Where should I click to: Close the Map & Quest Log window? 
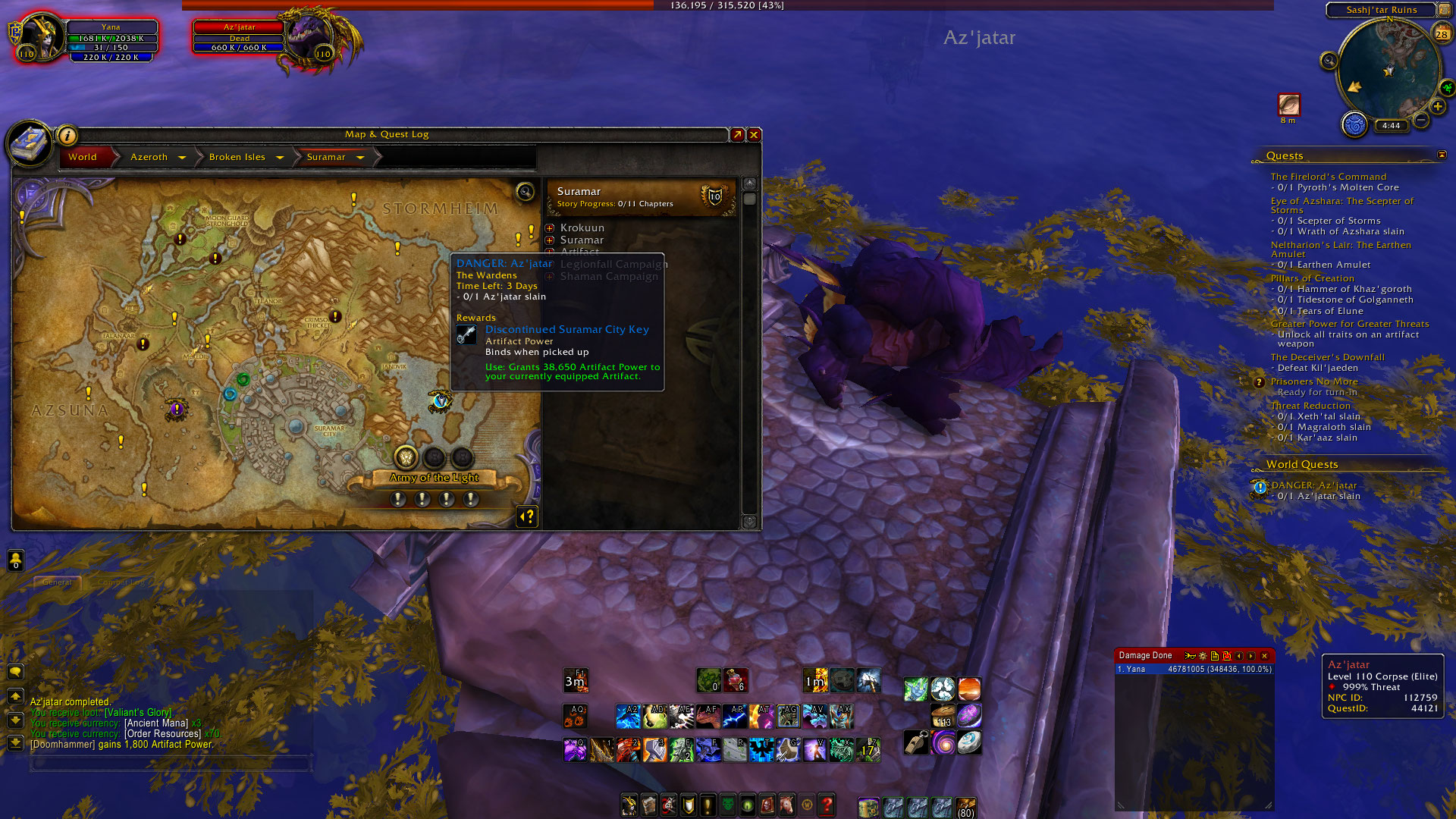[754, 135]
